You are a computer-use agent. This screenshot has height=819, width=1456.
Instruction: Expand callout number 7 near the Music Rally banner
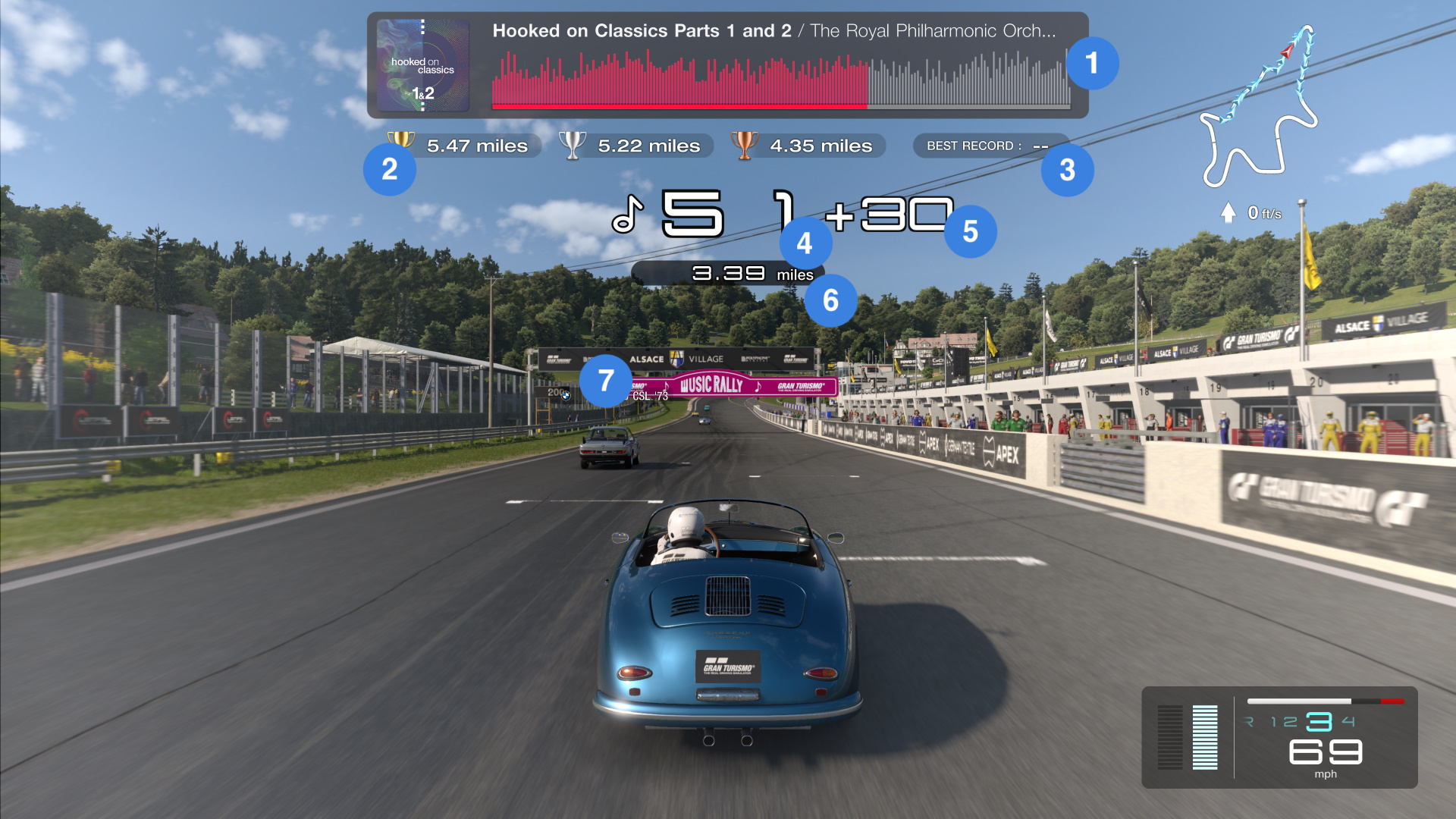coord(606,380)
